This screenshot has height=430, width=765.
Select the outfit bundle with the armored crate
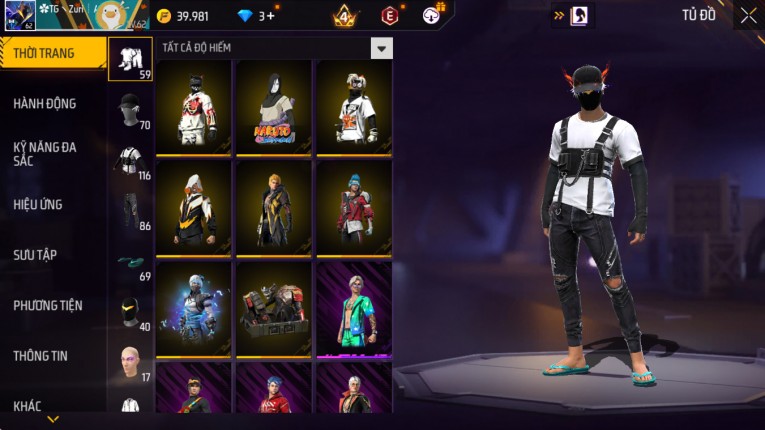click(273, 309)
